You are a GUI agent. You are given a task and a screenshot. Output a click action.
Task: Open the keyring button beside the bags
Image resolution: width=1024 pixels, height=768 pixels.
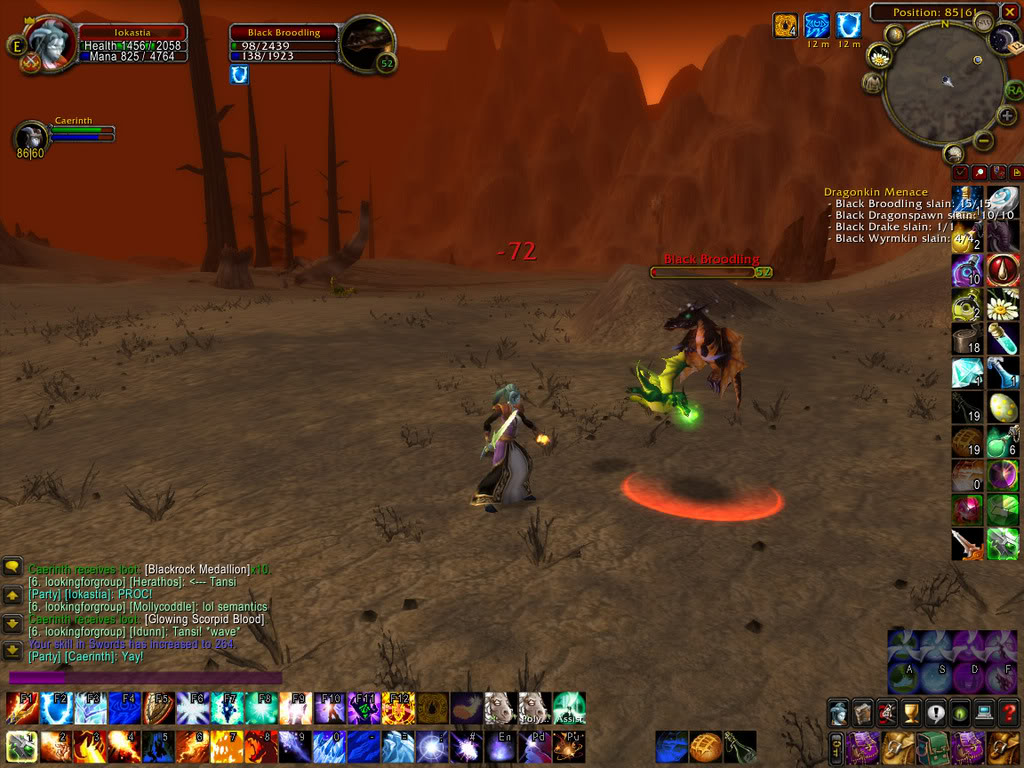pyautogui.click(x=835, y=747)
